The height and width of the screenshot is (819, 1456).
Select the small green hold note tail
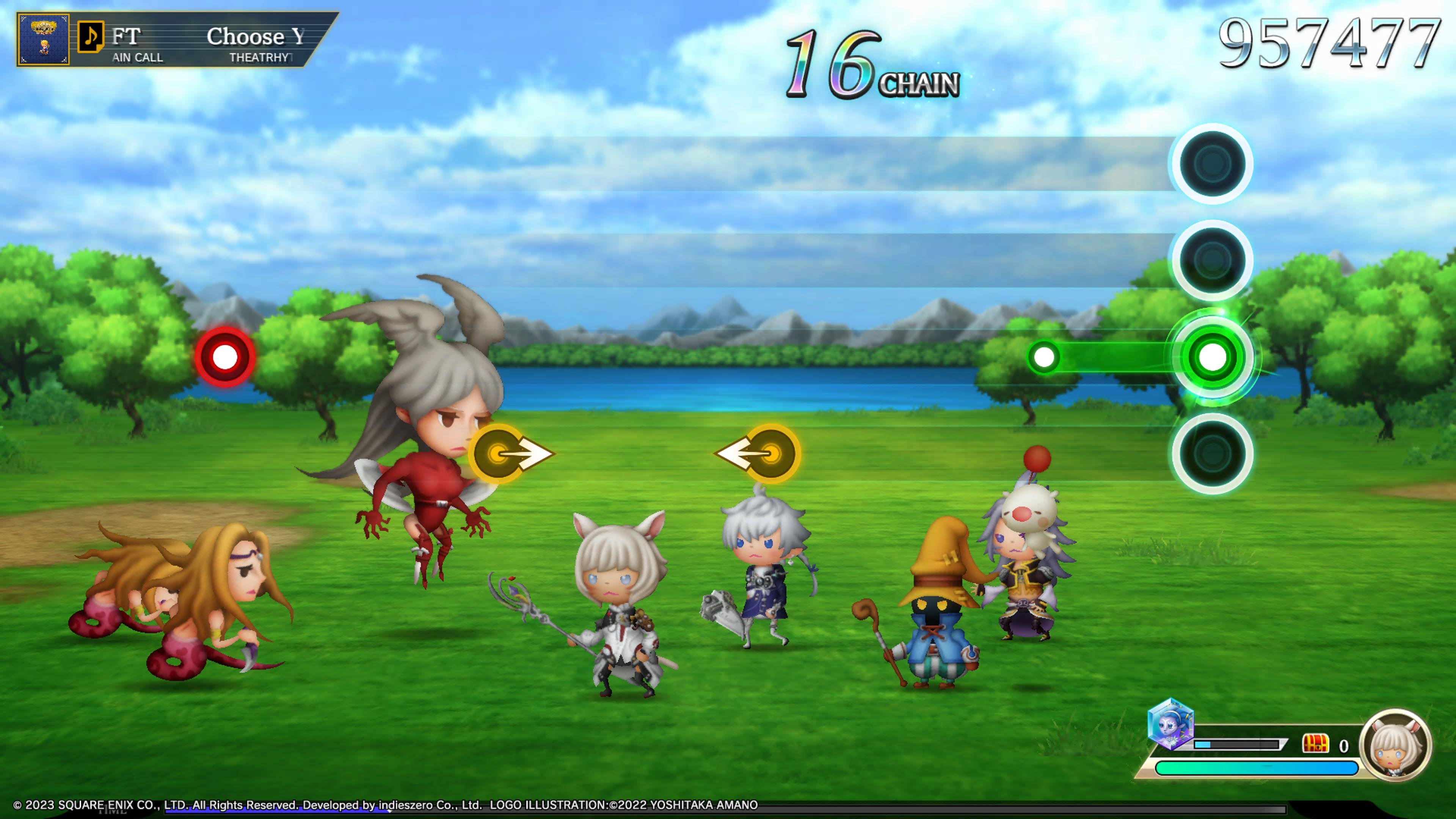click(1043, 357)
